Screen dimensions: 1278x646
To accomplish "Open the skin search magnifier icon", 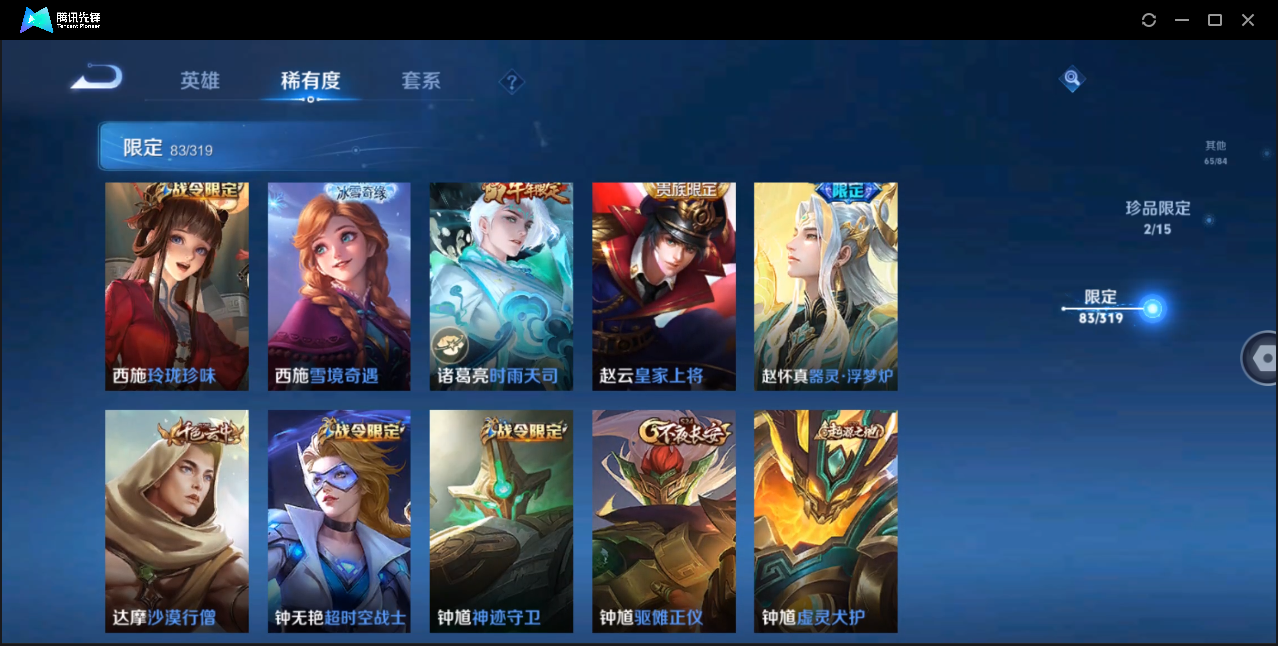I will tap(1072, 78).
